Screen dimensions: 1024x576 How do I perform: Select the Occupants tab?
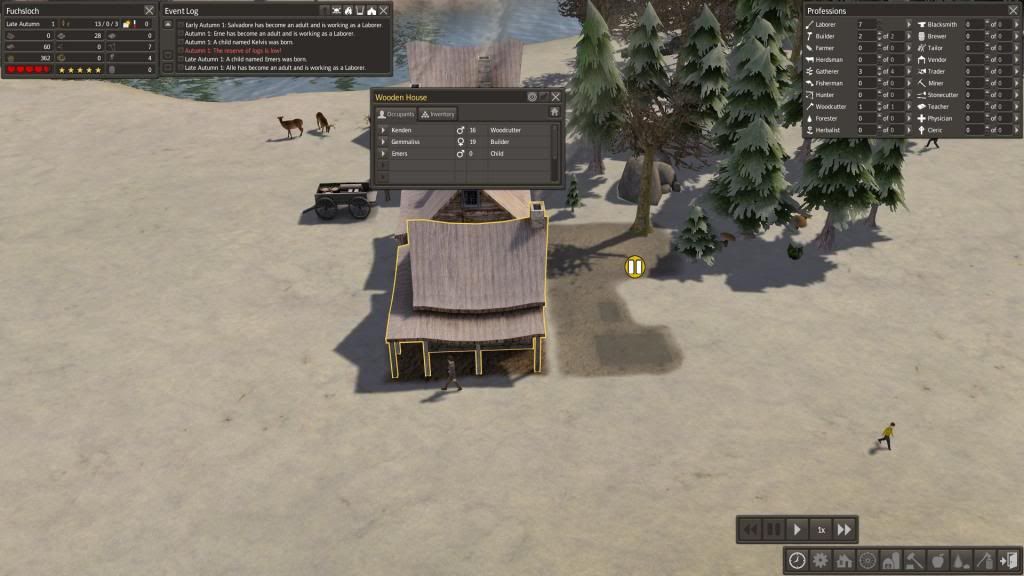395,114
